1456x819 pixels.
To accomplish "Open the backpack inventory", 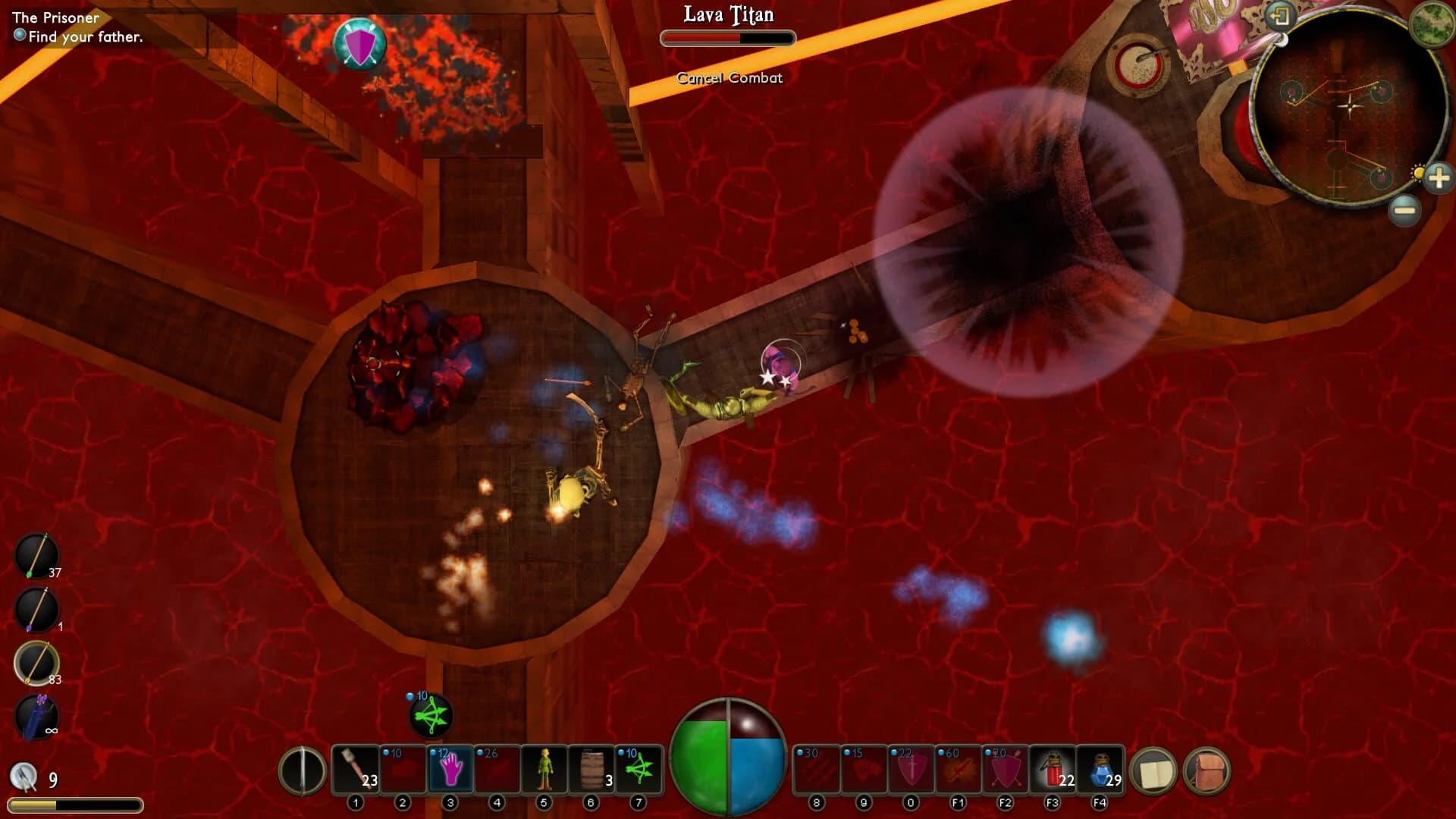I will click(1206, 770).
